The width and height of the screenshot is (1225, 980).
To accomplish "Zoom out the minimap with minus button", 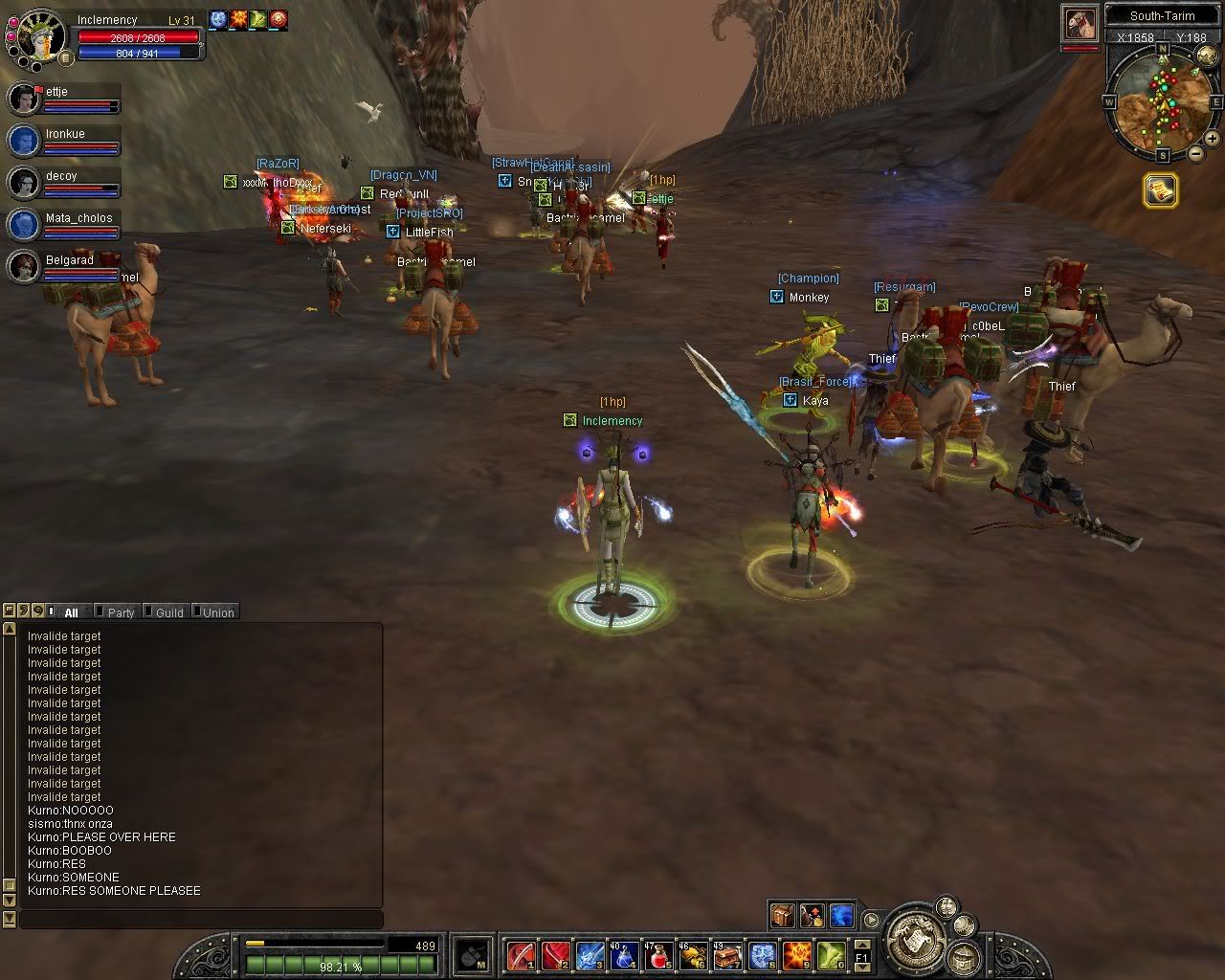I will 1195,153.
